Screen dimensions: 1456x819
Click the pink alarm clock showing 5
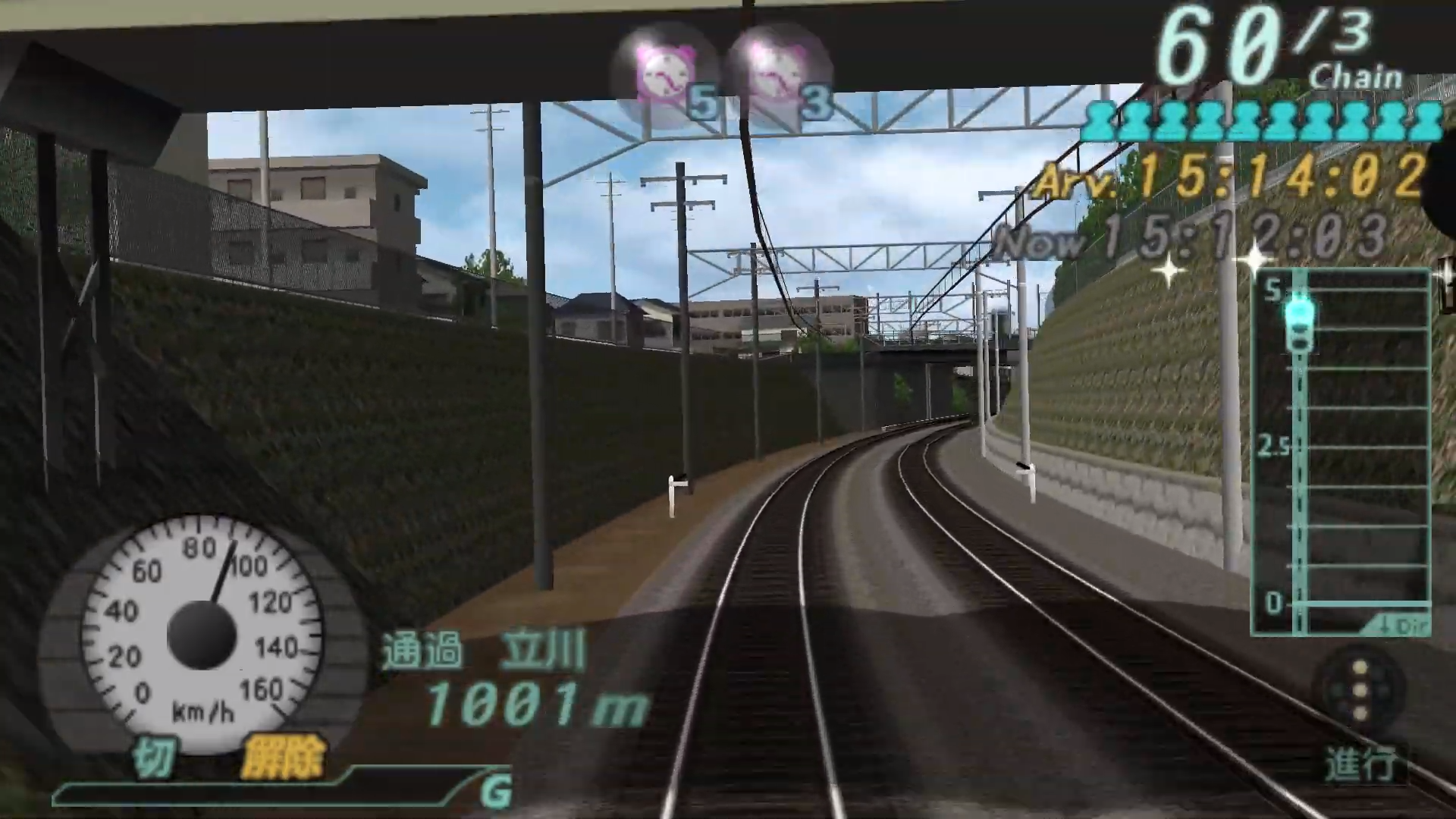[x=666, y=72]
